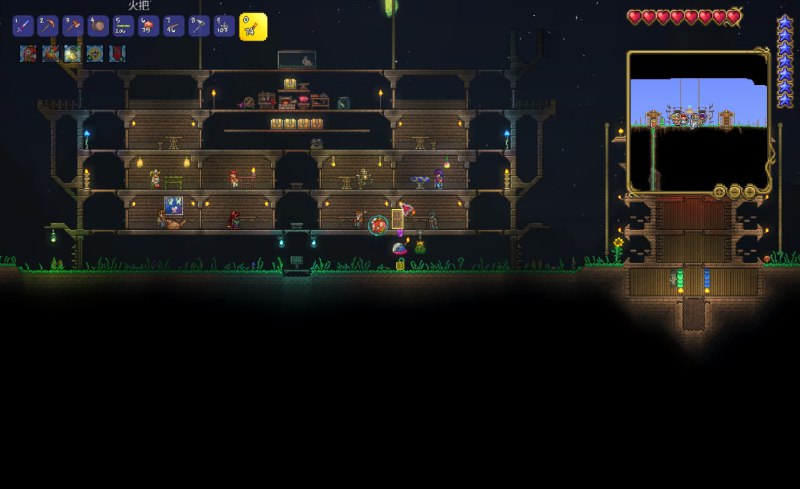Select the red mushroom stack in slot 6
Image resolution: width=800 pixels, height=489 pixels.
click(148, 27)
